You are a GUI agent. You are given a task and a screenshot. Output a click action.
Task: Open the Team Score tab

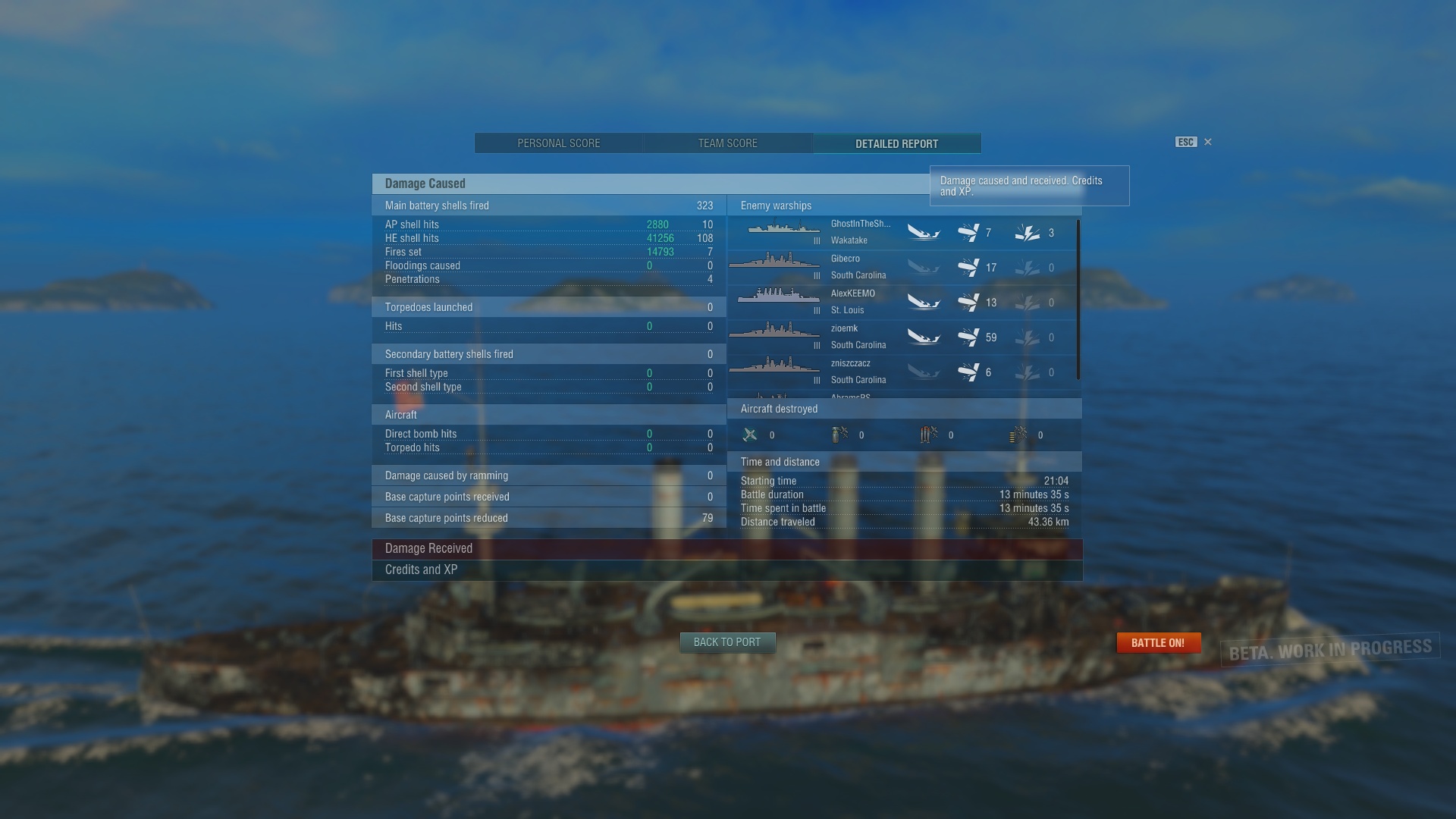(727, 143)
